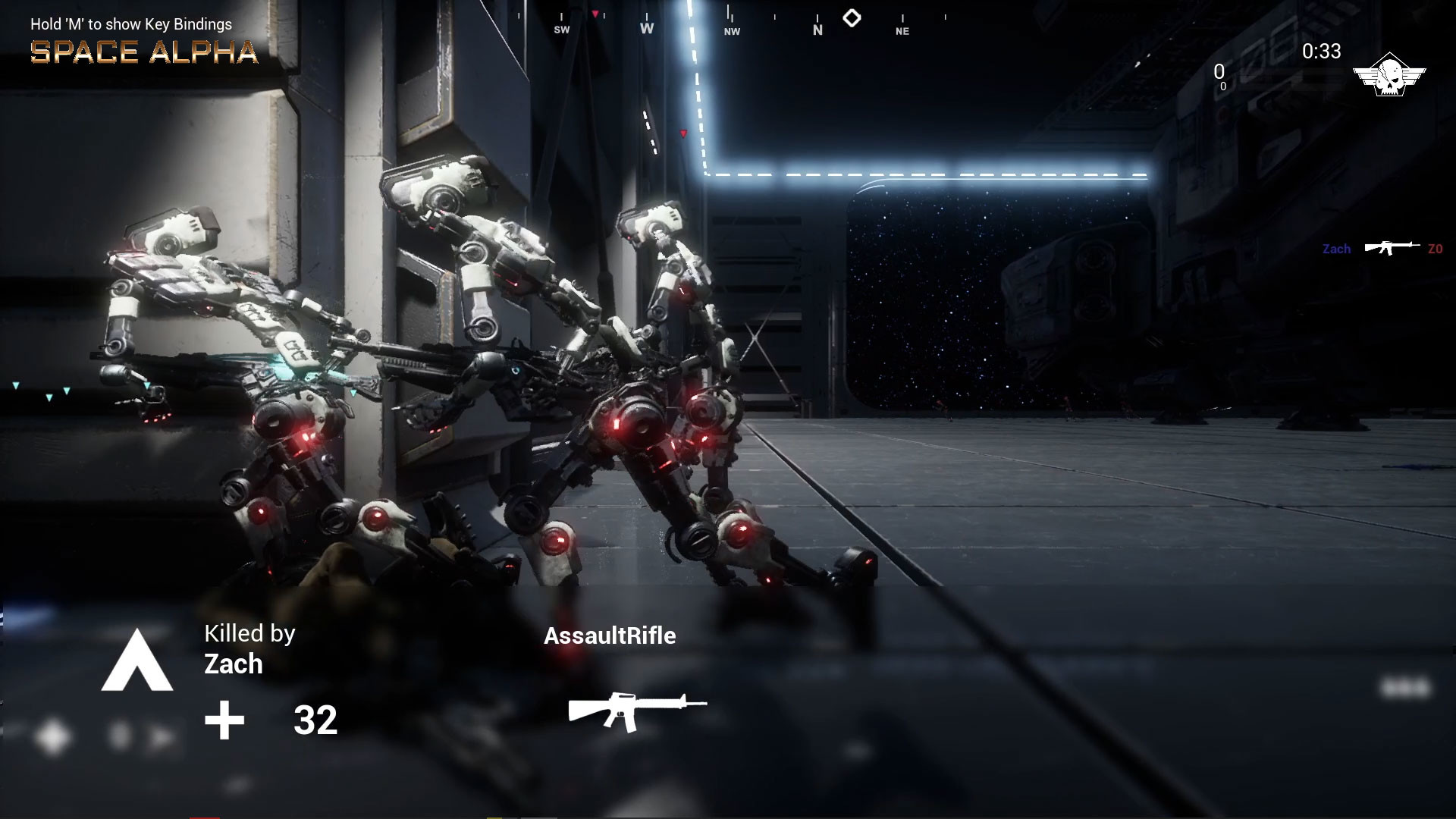The height and width of the screenshot is (819, 1456).
Task: Click the 0:33 respawn timer
Action: (x=1319, y=51)
